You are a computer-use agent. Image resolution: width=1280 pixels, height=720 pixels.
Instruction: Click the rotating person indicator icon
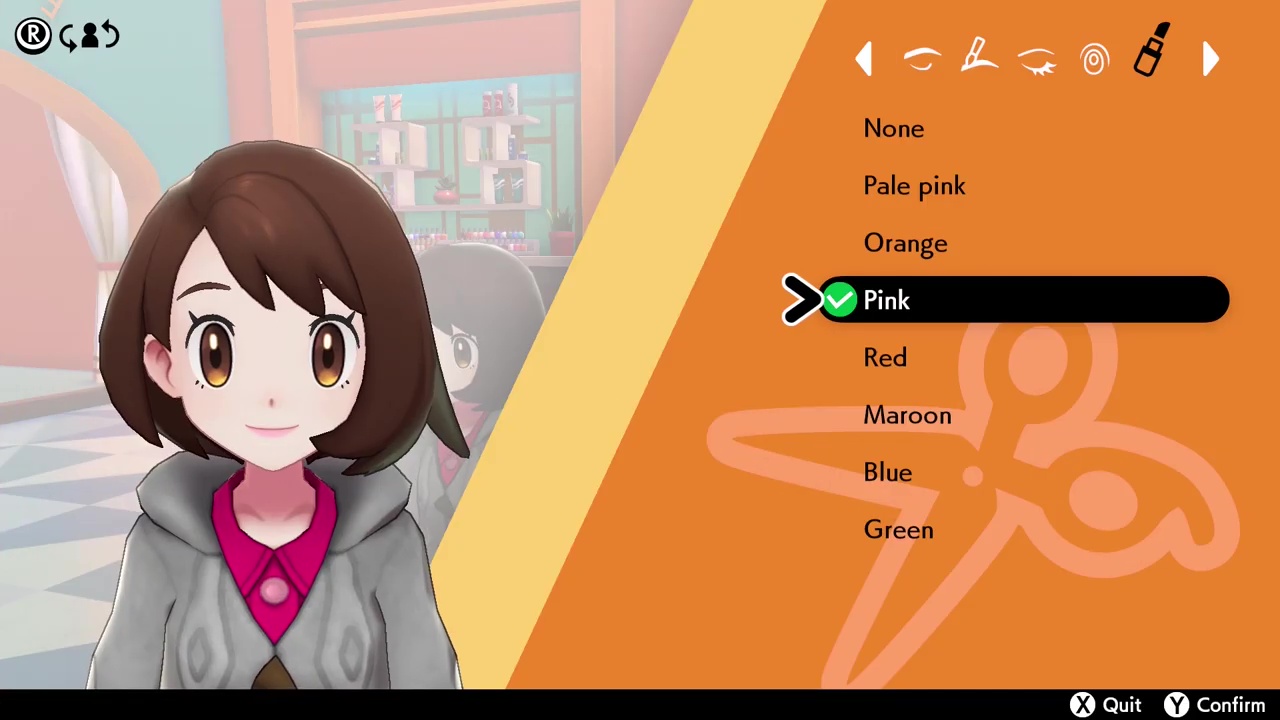pyautogui.click(x=89, y=36)
